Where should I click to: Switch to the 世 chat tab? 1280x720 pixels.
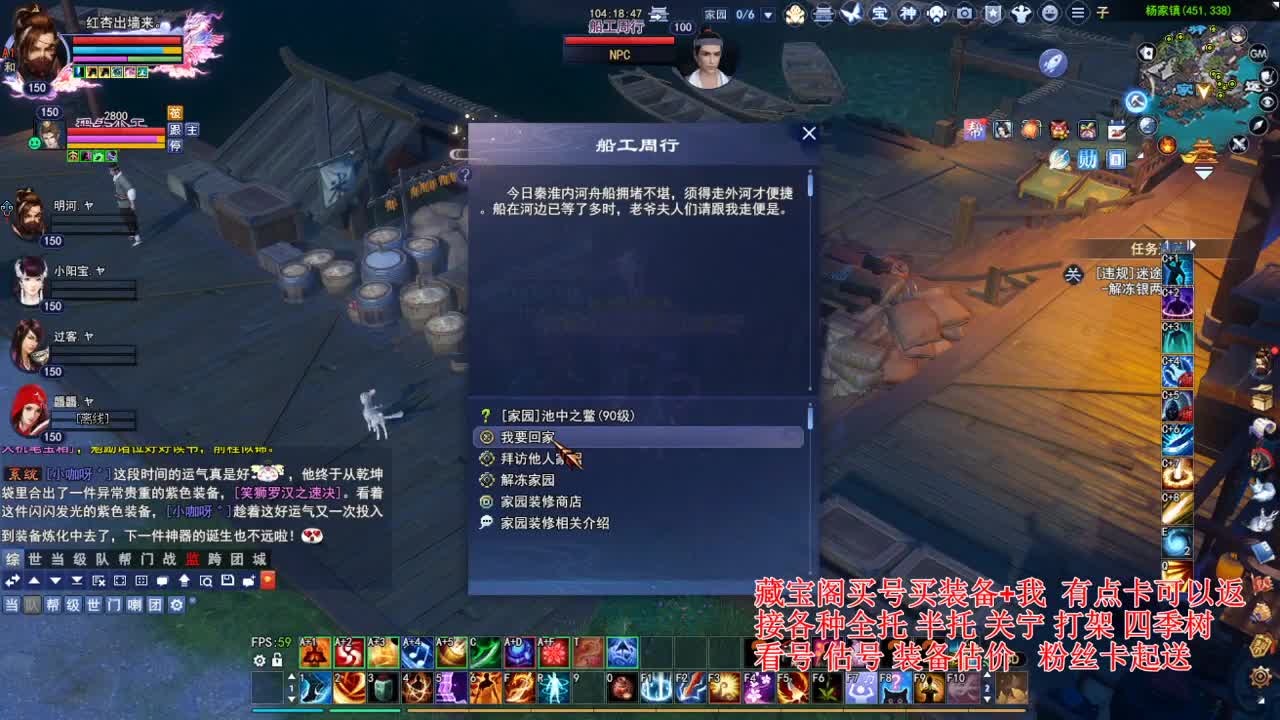36,560
